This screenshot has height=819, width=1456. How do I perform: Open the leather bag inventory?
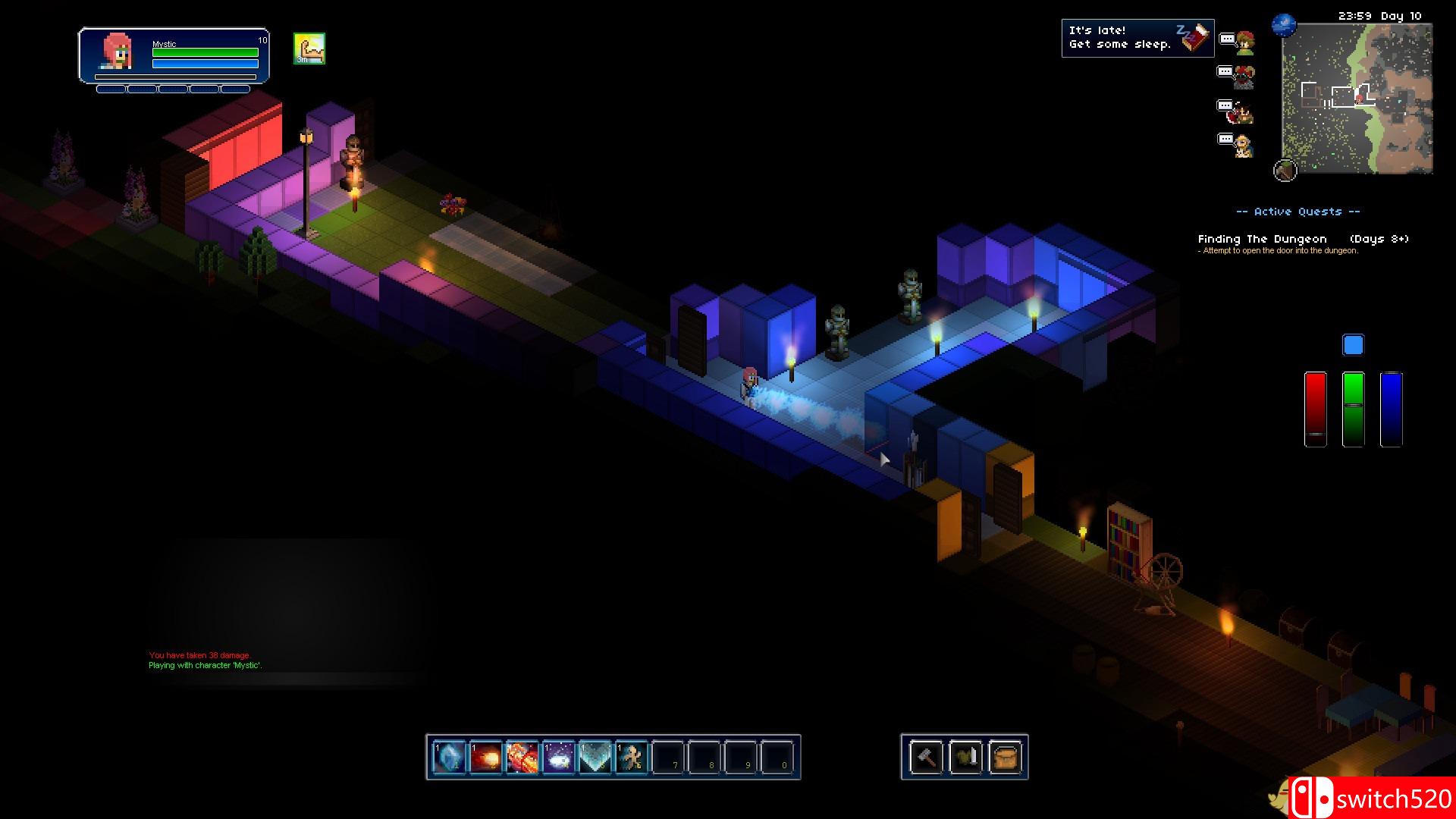[x=1005, y=757]
